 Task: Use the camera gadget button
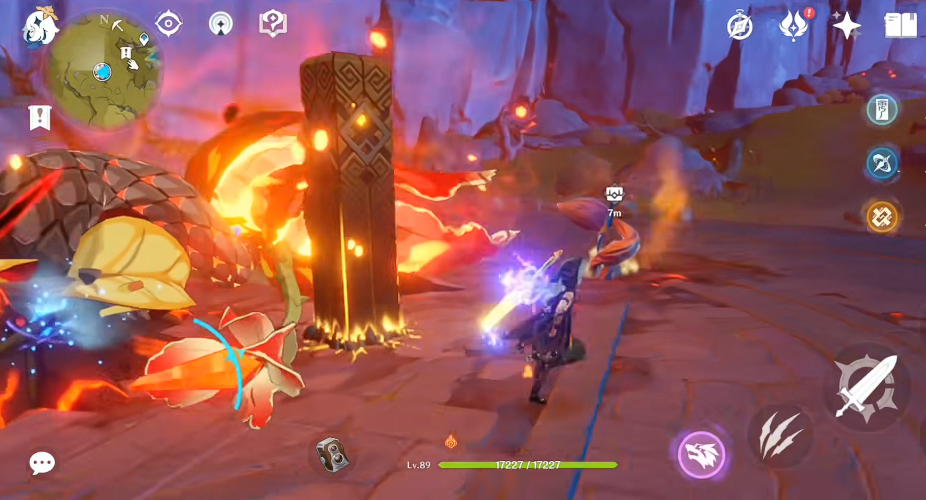pos(331,454)
